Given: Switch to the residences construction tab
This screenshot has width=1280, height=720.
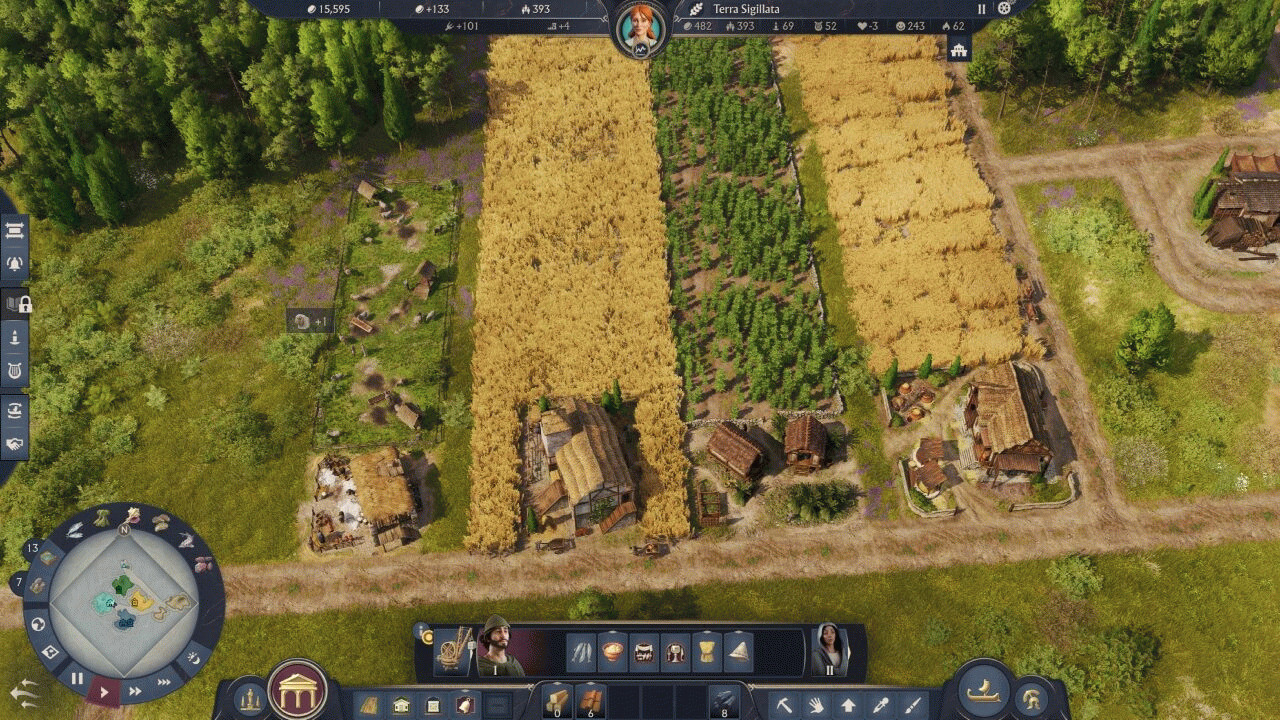Looking at the screenshot, I should click(x=400, y=703).
